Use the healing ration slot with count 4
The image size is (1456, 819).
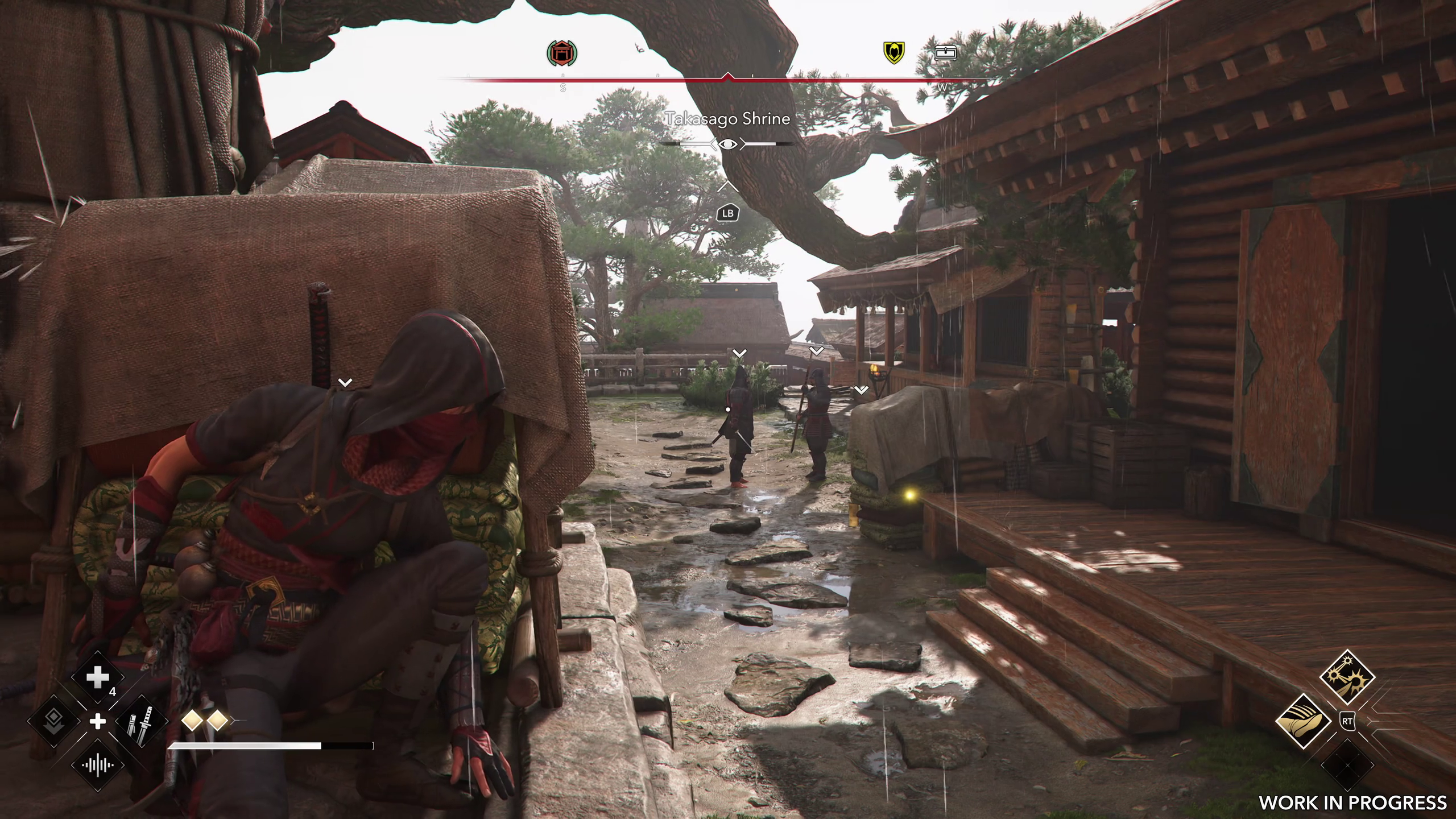[x=97, y=678]
